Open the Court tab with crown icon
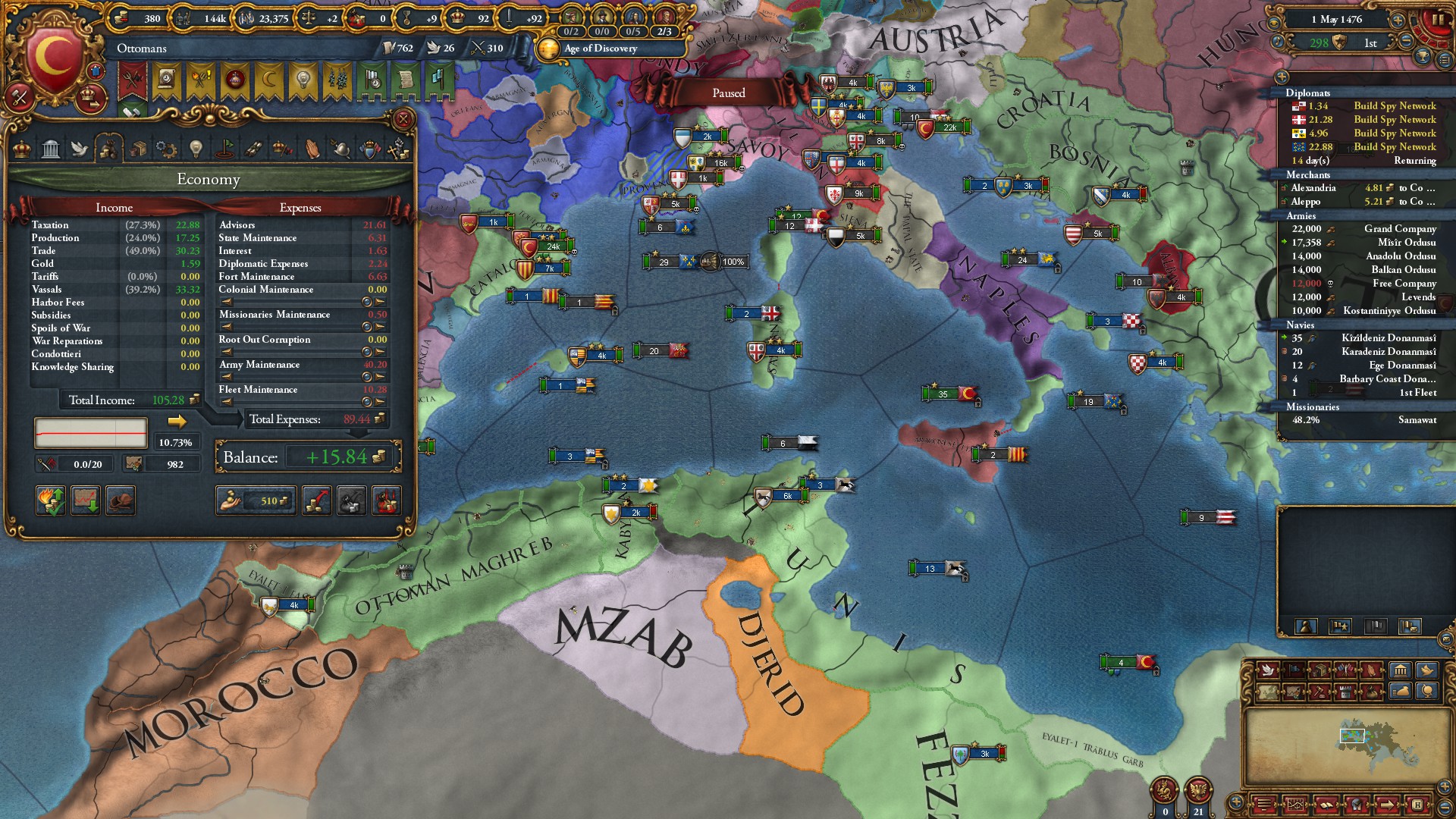 tap(22, 149)
